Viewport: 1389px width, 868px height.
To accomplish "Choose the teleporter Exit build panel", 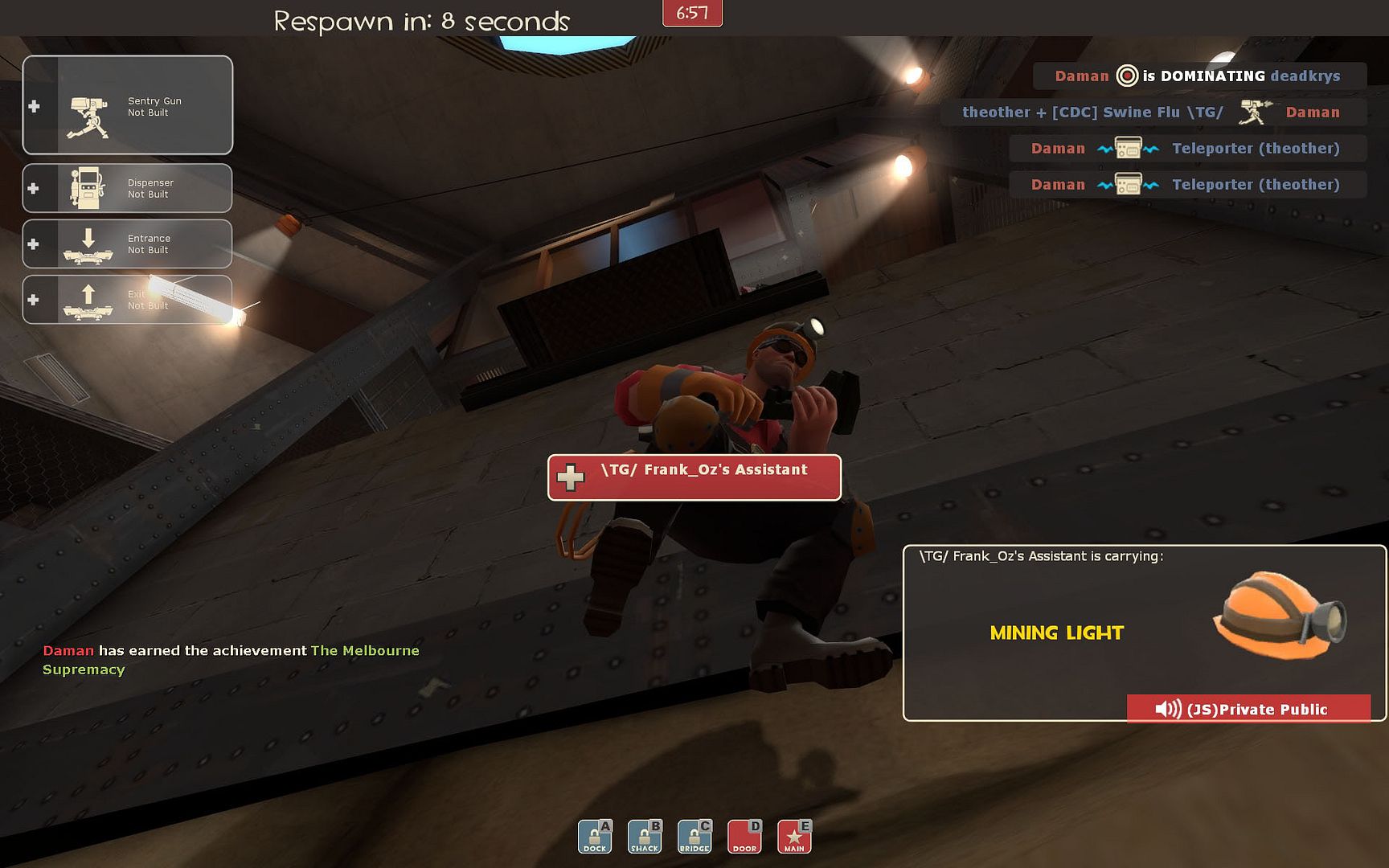I will [x=128, y=300].
